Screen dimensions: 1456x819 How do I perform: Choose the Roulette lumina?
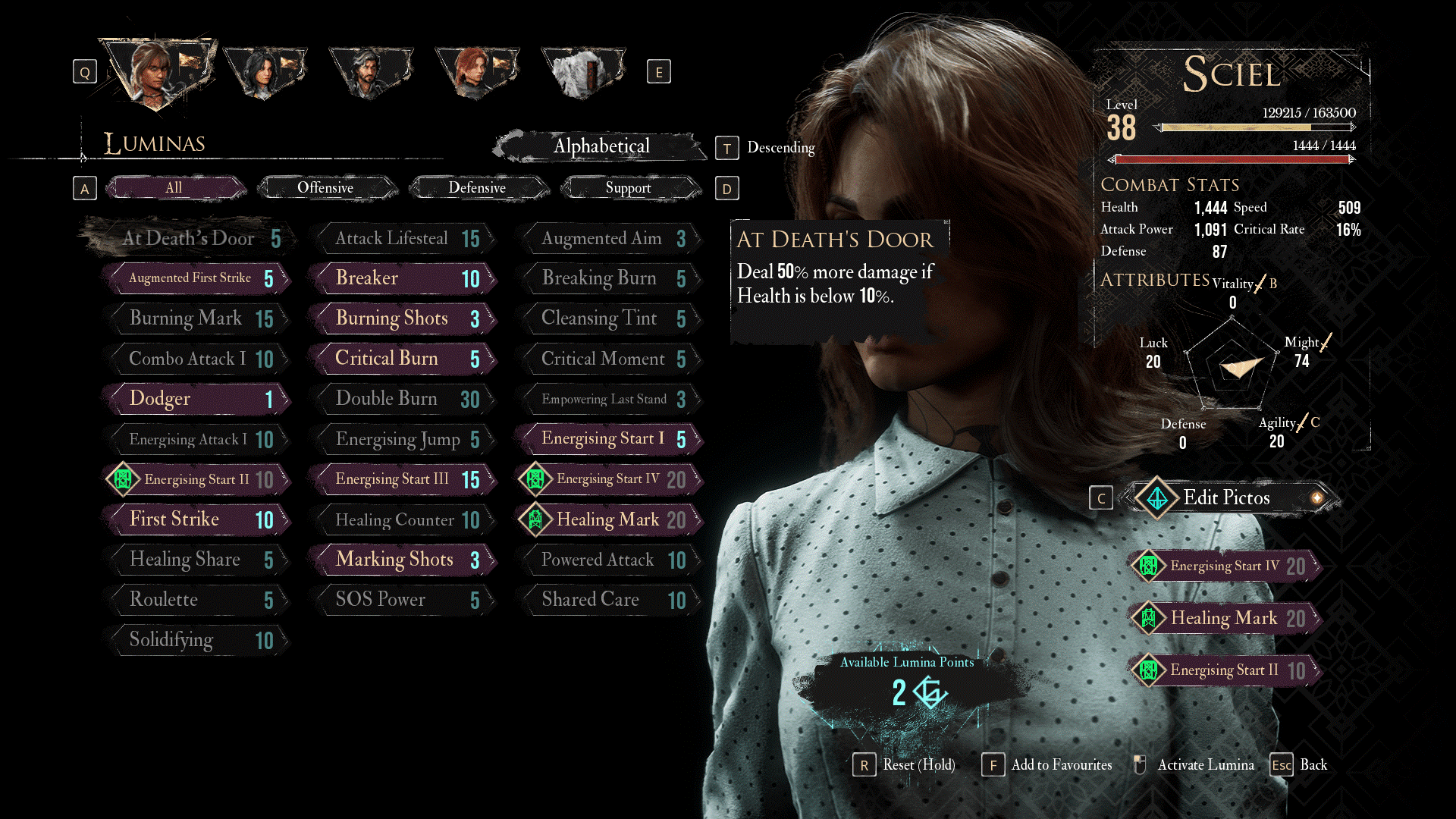(196, 600)
